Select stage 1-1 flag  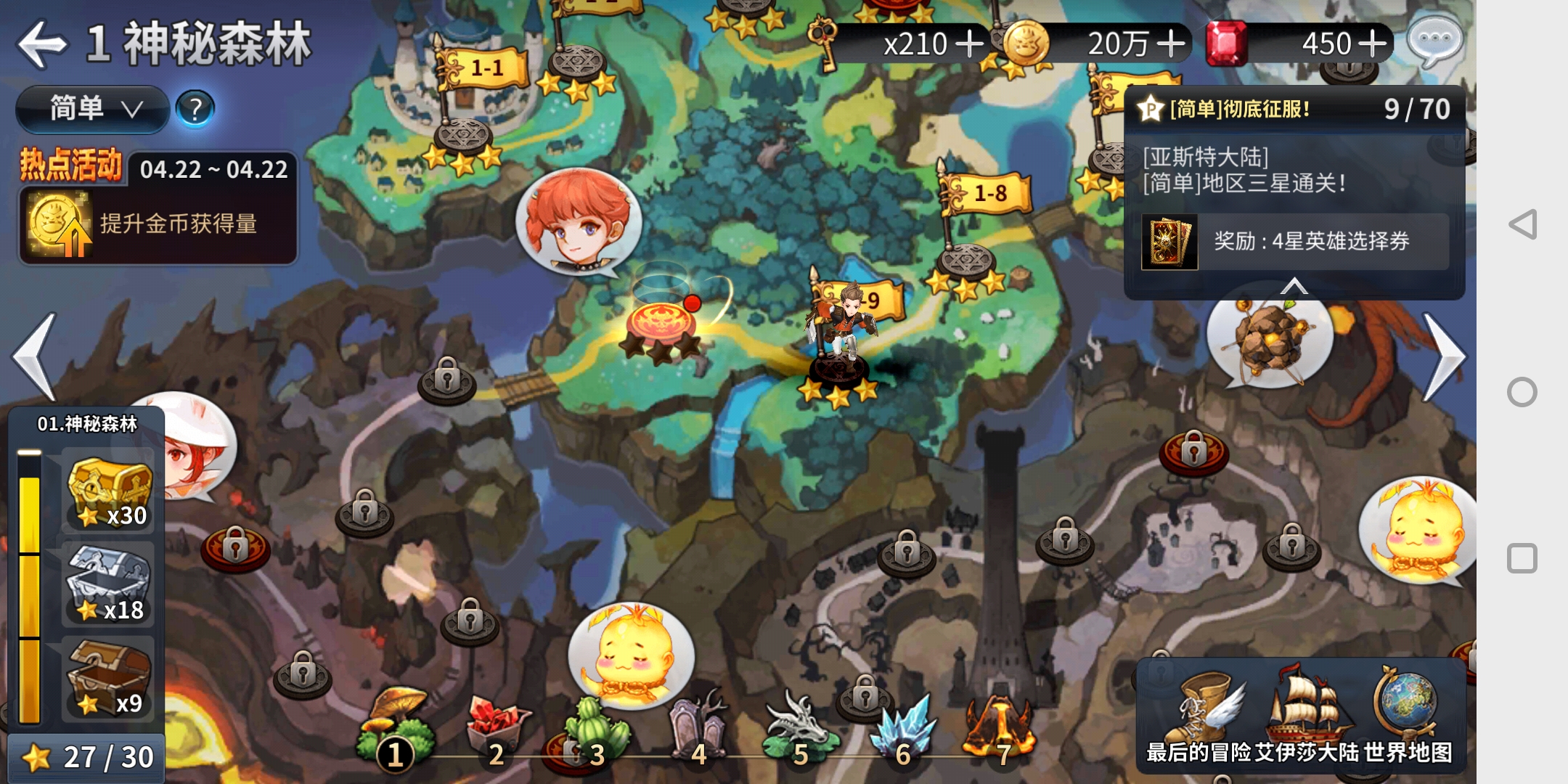[485, 69]
